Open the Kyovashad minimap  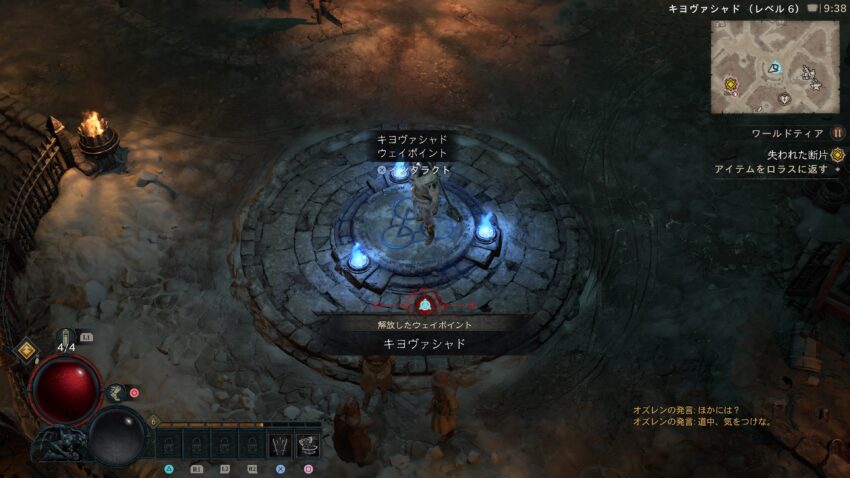tap(777, 66)
